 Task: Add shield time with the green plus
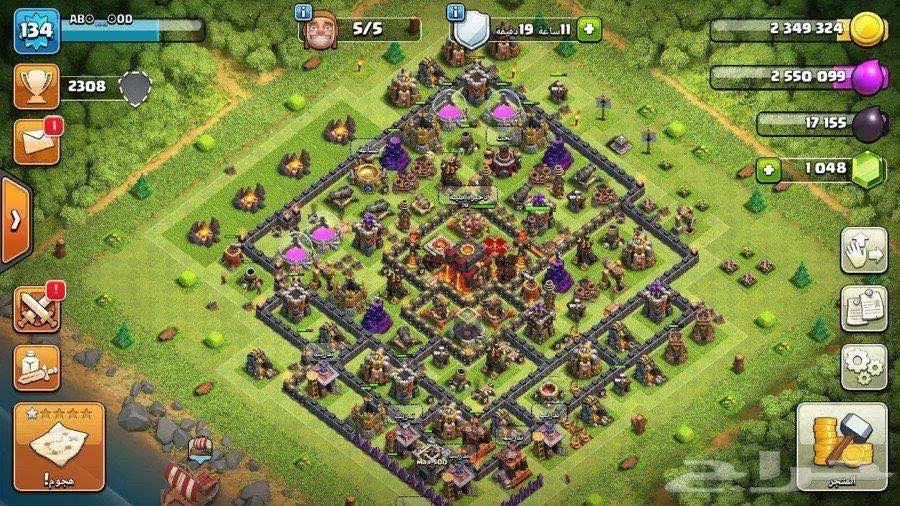588,29
